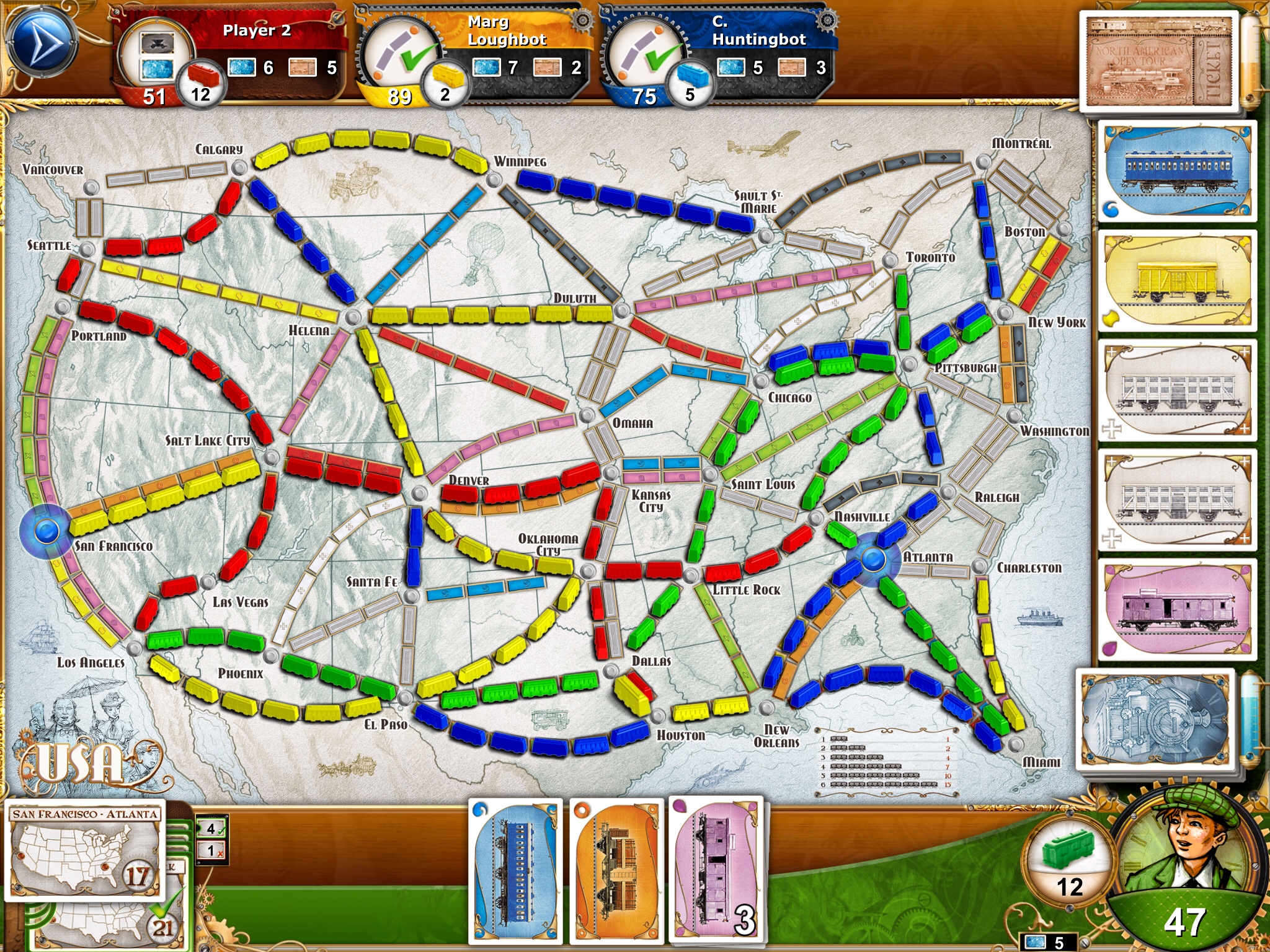Open the completed tickets checkmark counter
This screenshot has height=952, width=1270.
coord(211,828)
